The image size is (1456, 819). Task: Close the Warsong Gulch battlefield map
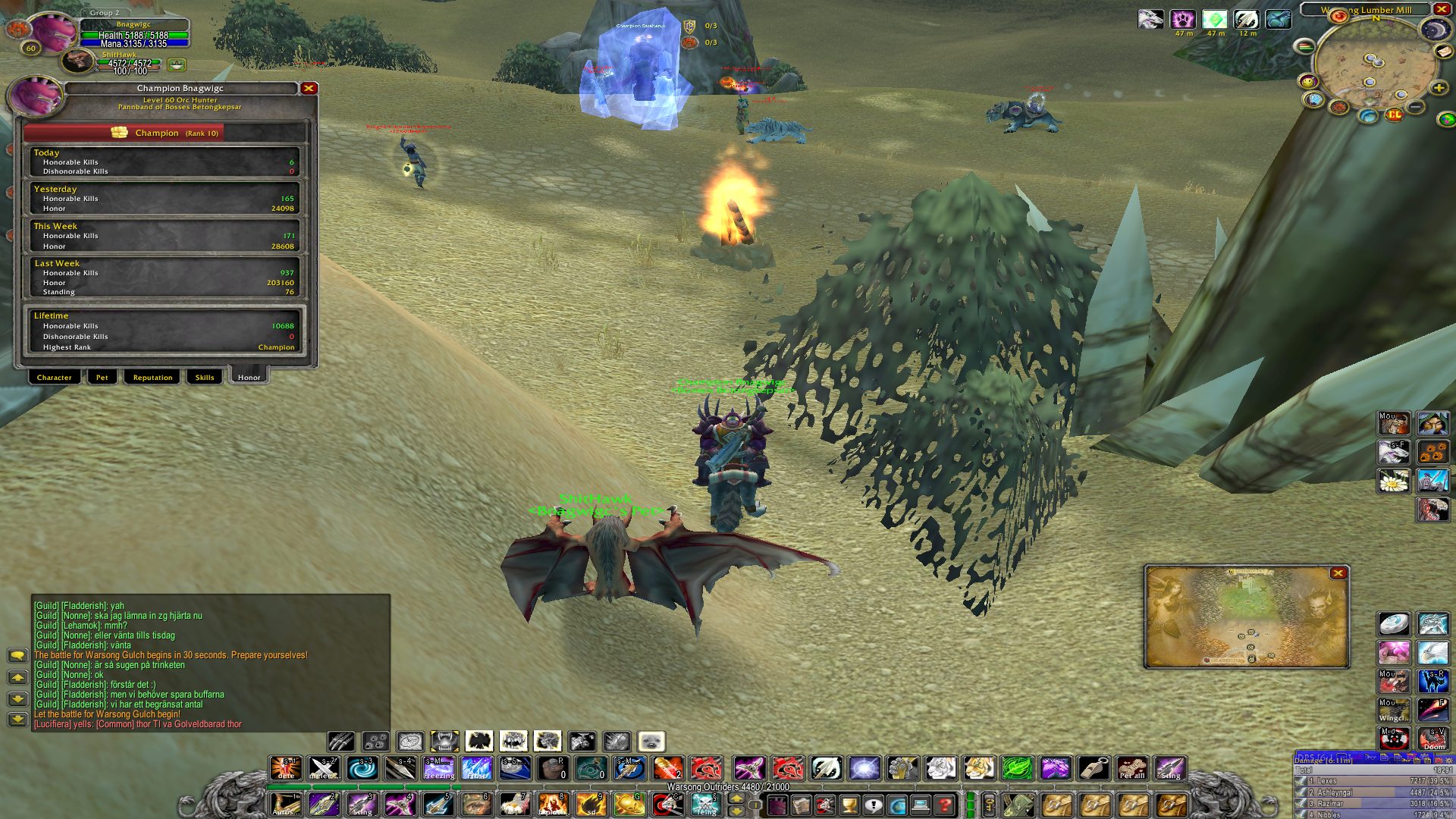[1338, 573]
